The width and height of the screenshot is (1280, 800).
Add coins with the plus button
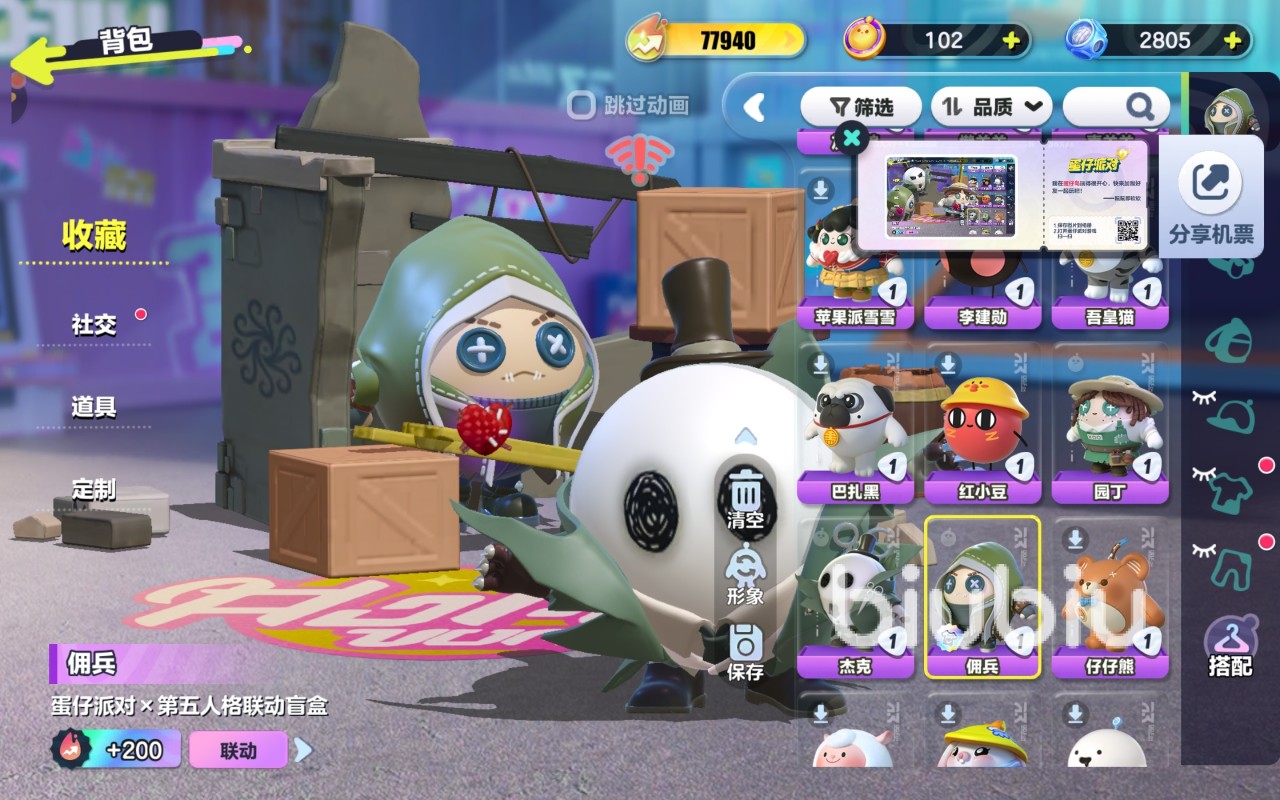(1011, 41)
